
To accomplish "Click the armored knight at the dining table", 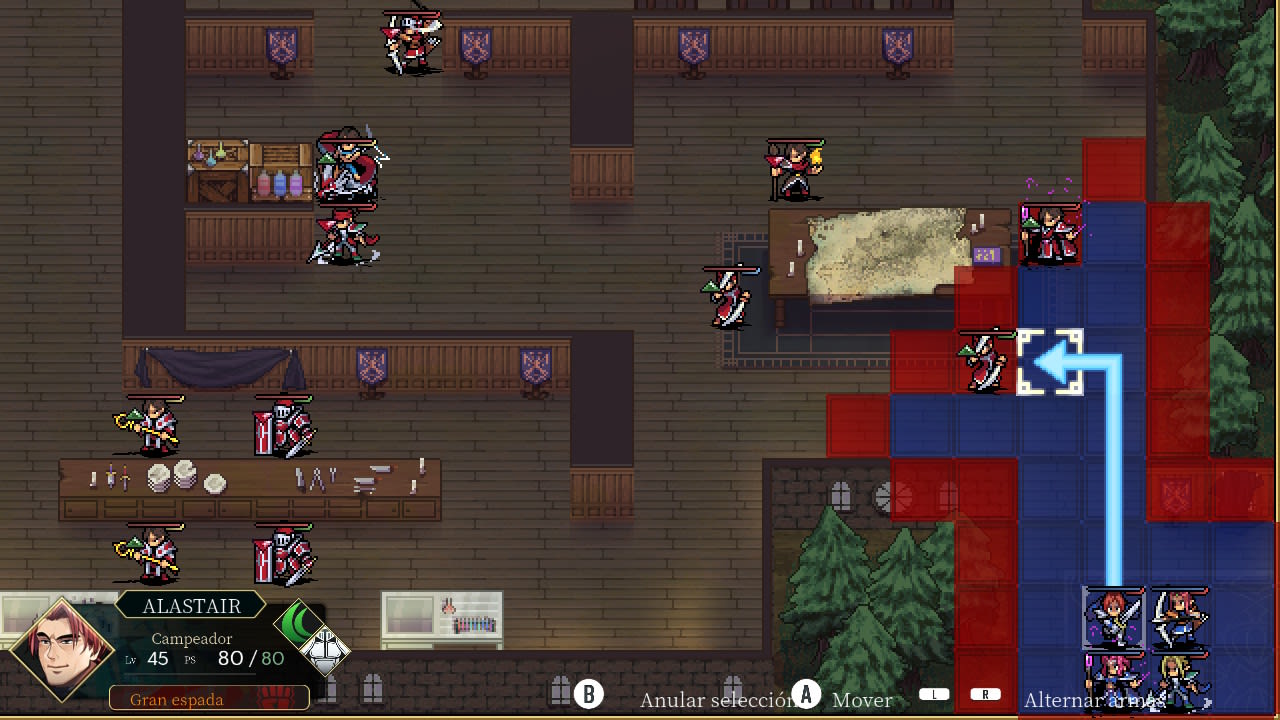I will [x=283, y=425].
